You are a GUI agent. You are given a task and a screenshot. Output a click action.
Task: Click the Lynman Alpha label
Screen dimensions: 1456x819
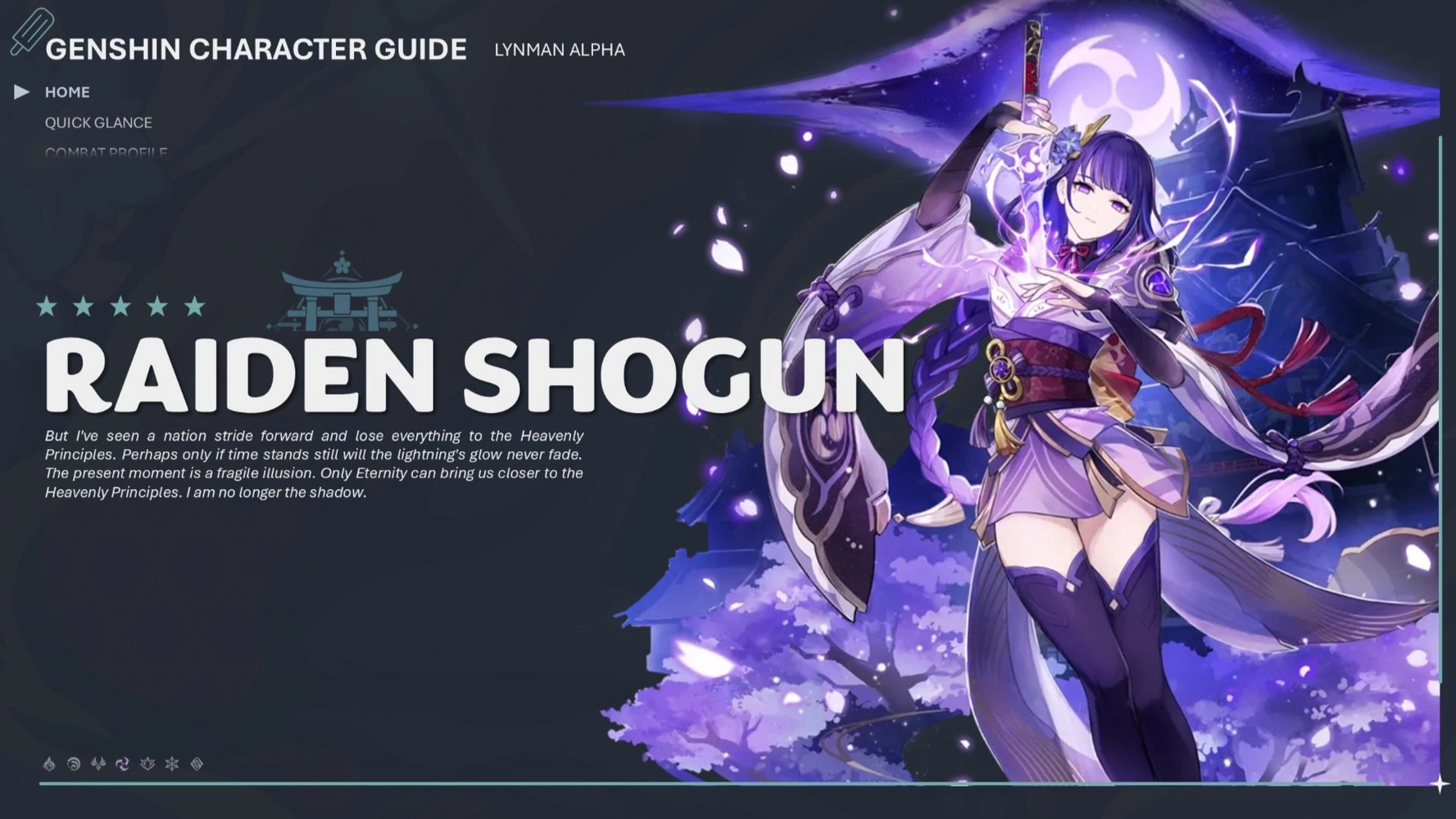(558, 50)
